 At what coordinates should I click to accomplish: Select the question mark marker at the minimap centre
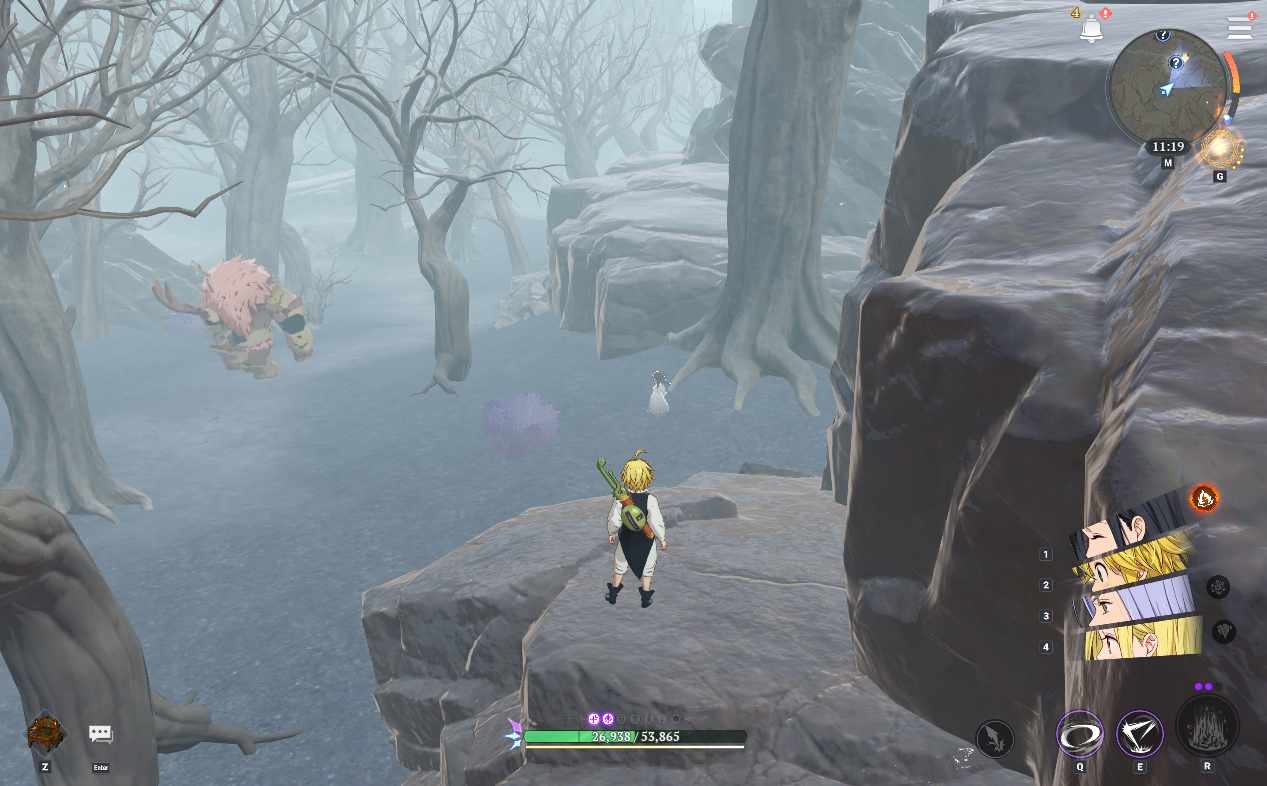pyautogui.click(x=1177, y=64)
